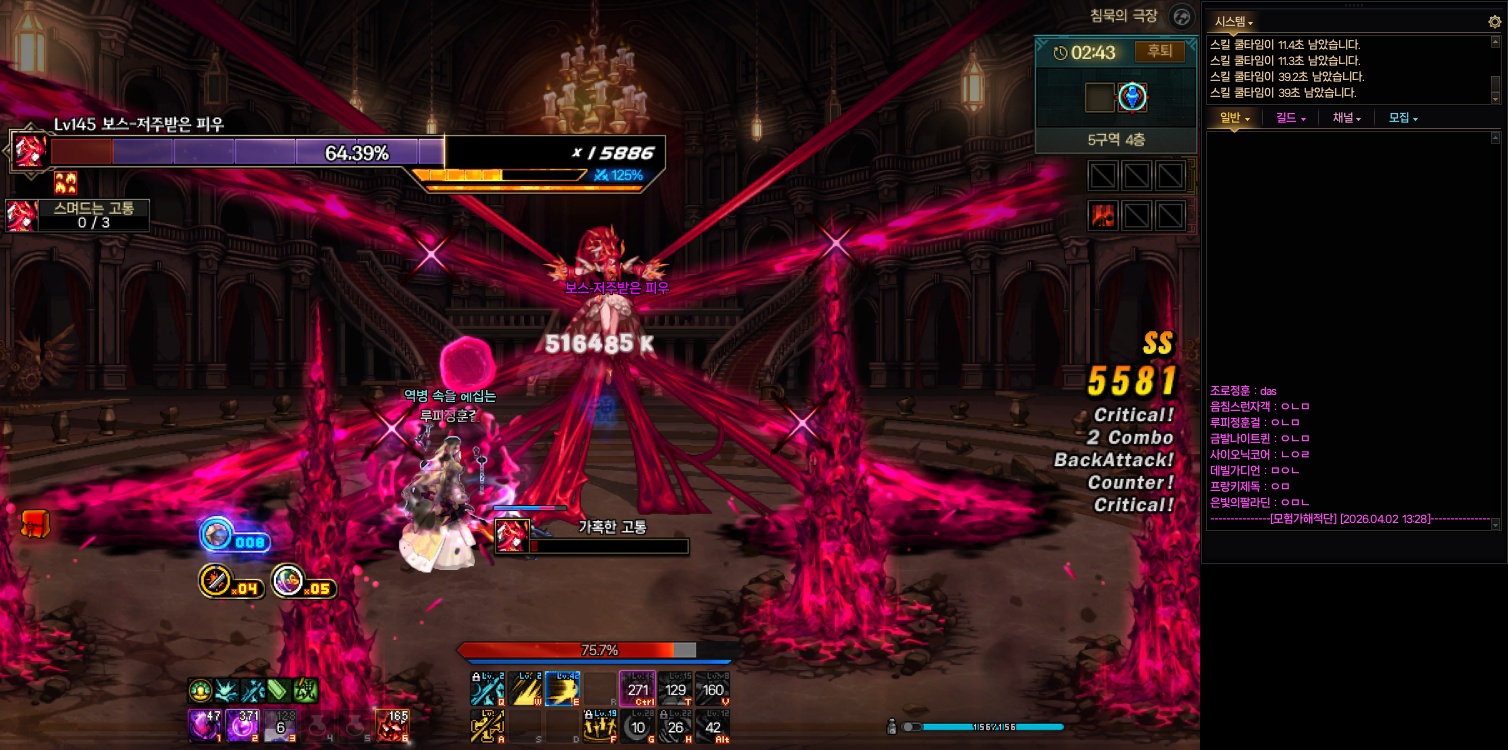Click the red scroll icon at left edge
1508x750 pixels.
click(36, 523)
